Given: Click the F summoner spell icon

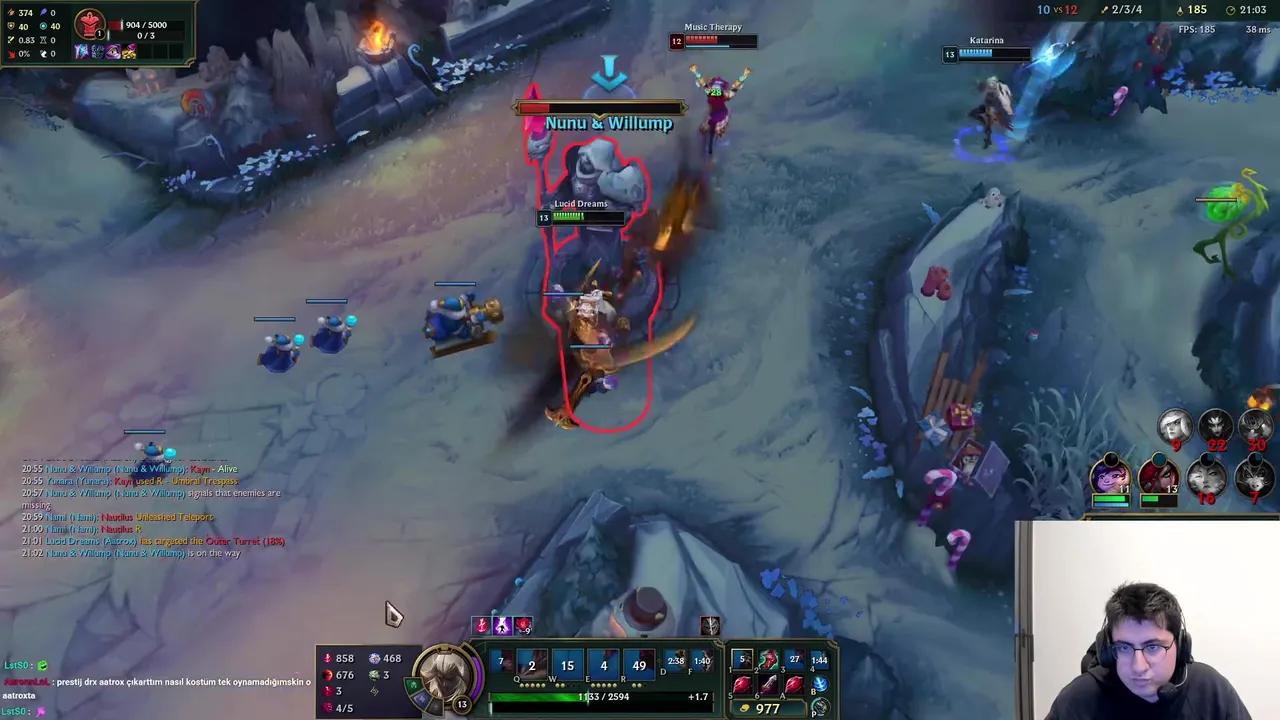Looking at the screenshot, I should tap(702, 660).
